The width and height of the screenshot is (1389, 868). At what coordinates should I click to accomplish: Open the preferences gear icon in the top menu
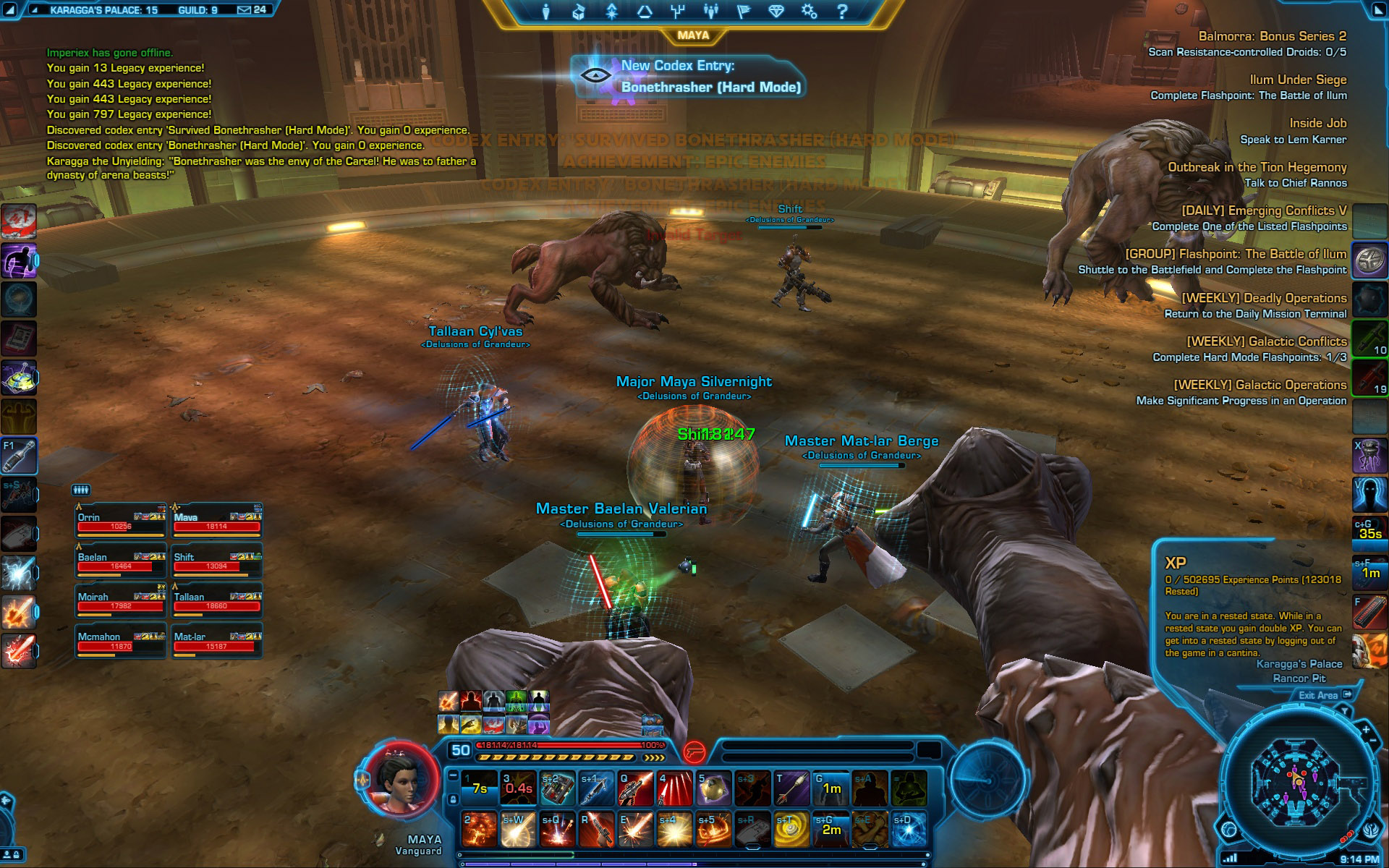click(x=809, y=12)
